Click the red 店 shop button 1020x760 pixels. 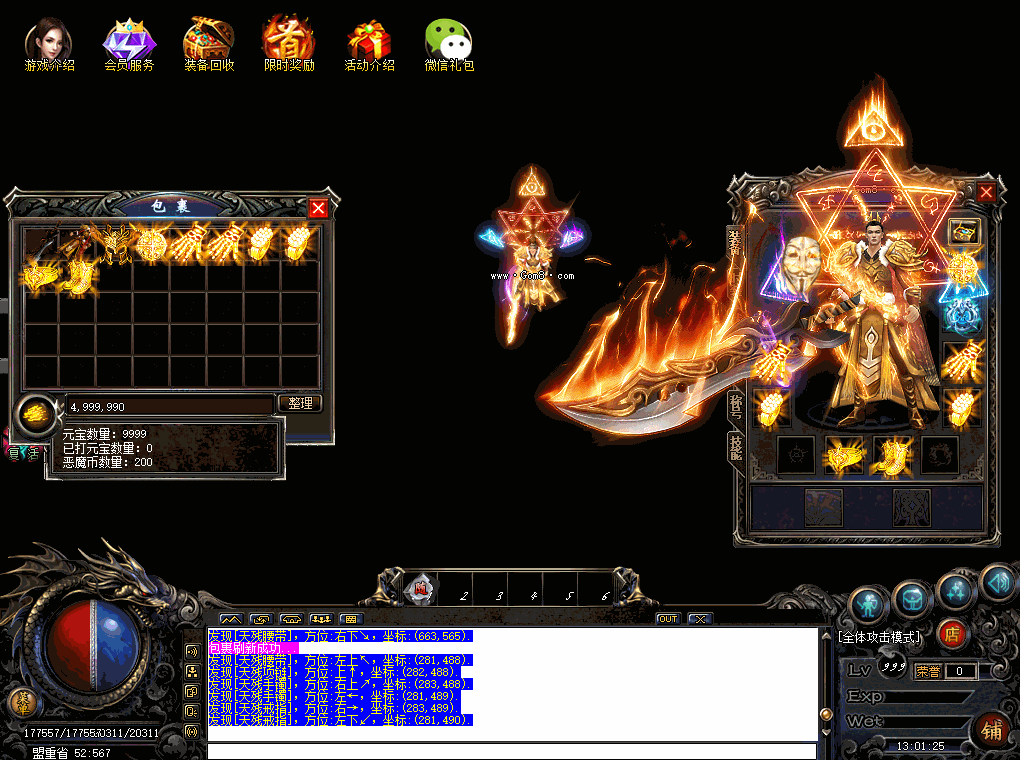click(952, 634)
